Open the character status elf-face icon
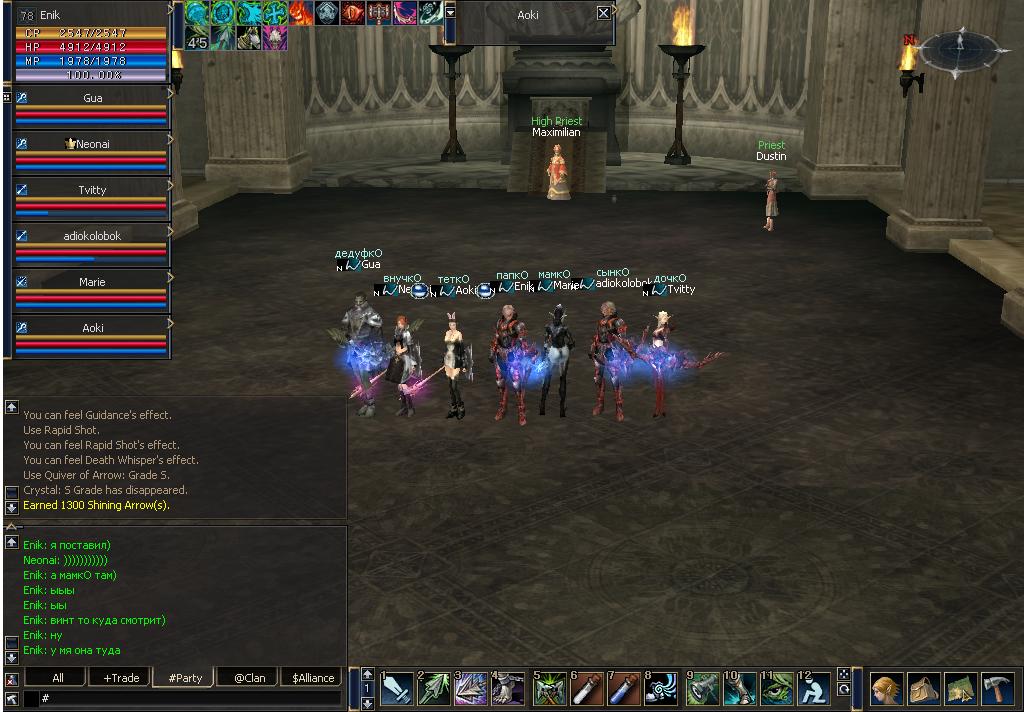The width and height of the screenshot is (1024, 712). pos(885,688)
